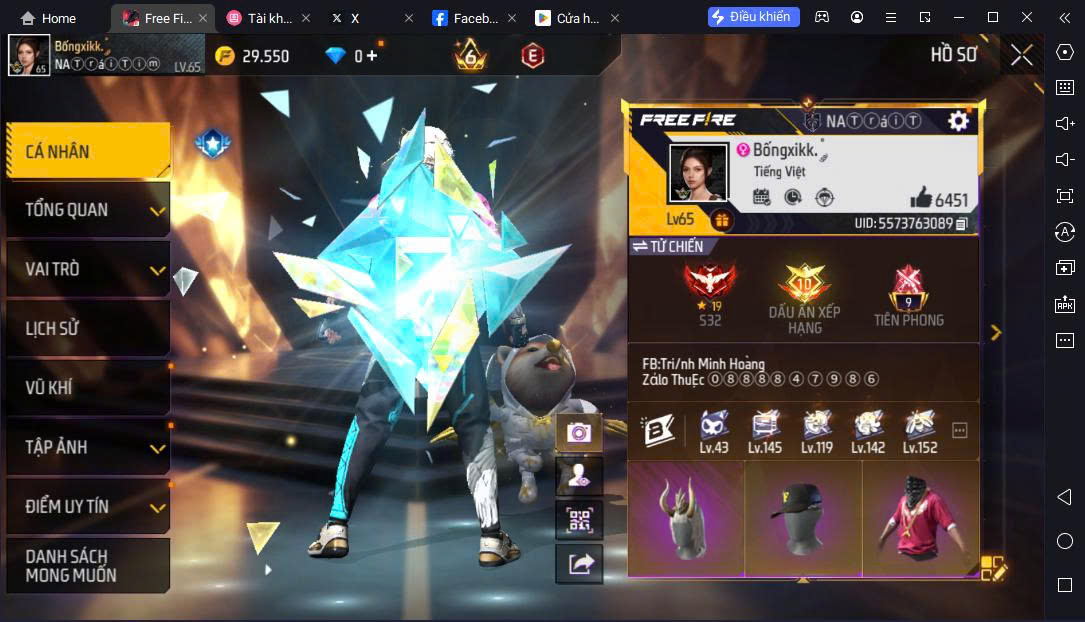Screen dimensions: 1085x622
Task: Show the TẬP ẢNH section
Action: [87, 447]
